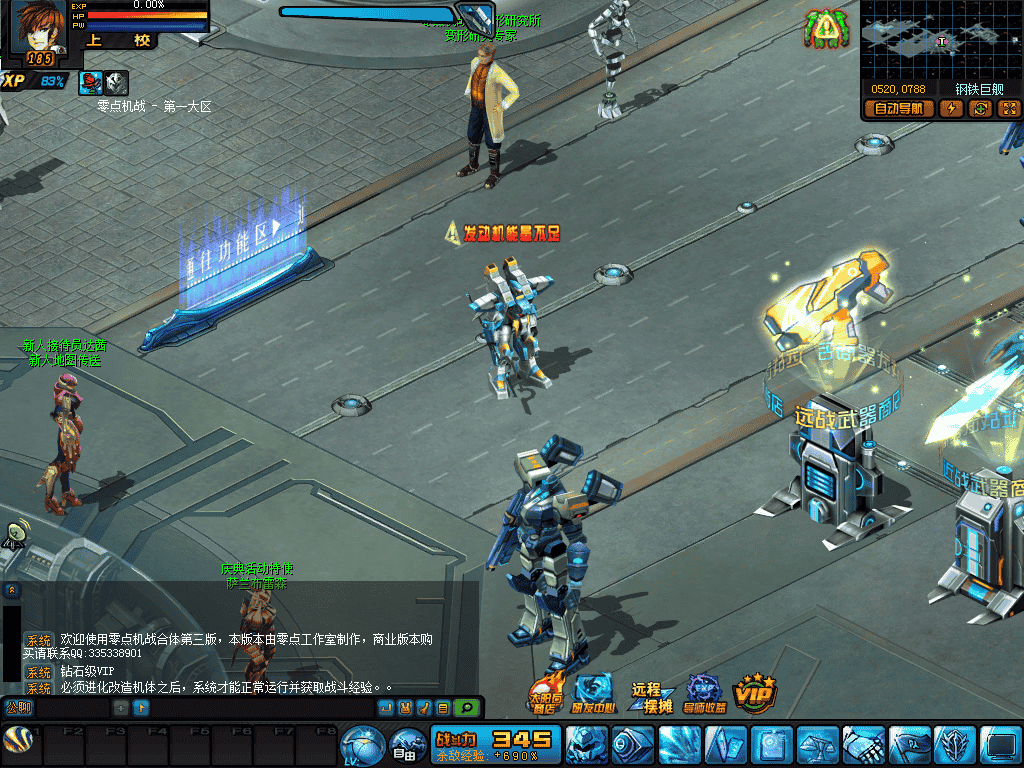Open the 远程摆摊 remote stall
This screenshot has height=768, width=1024.
tap(651, 697)
